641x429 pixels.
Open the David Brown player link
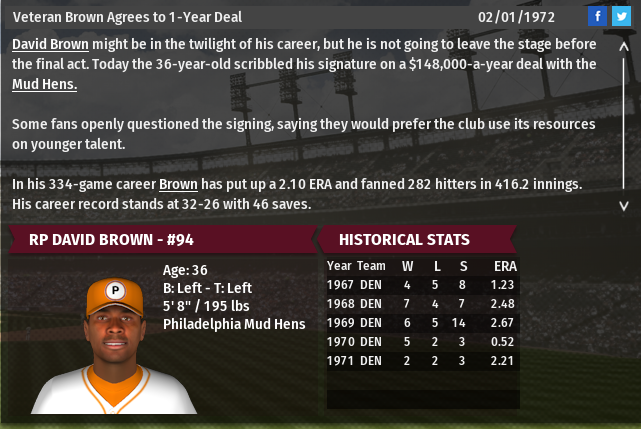50,46
